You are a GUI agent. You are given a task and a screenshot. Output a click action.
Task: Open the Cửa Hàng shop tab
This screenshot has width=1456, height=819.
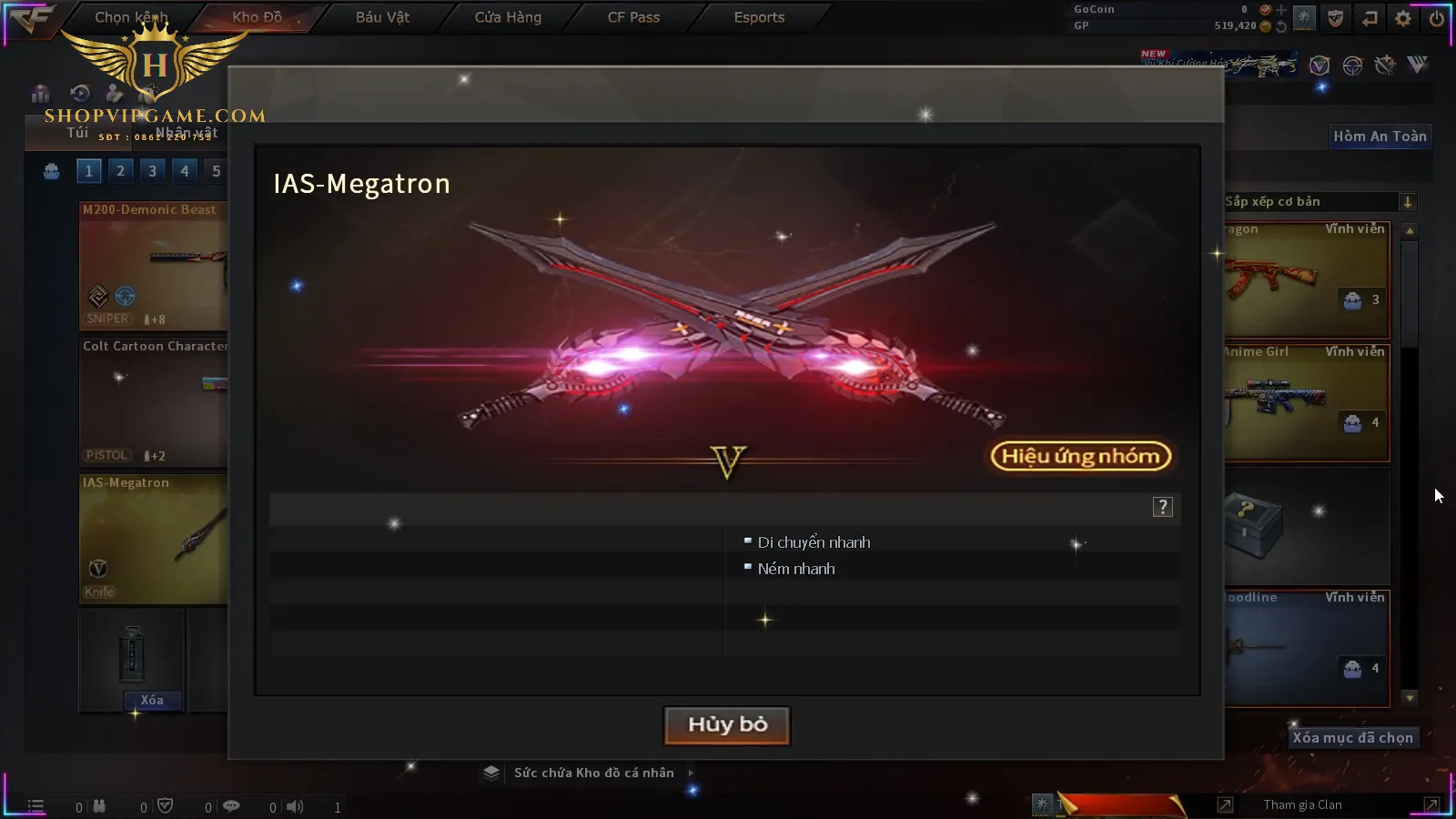click(508, 17)
